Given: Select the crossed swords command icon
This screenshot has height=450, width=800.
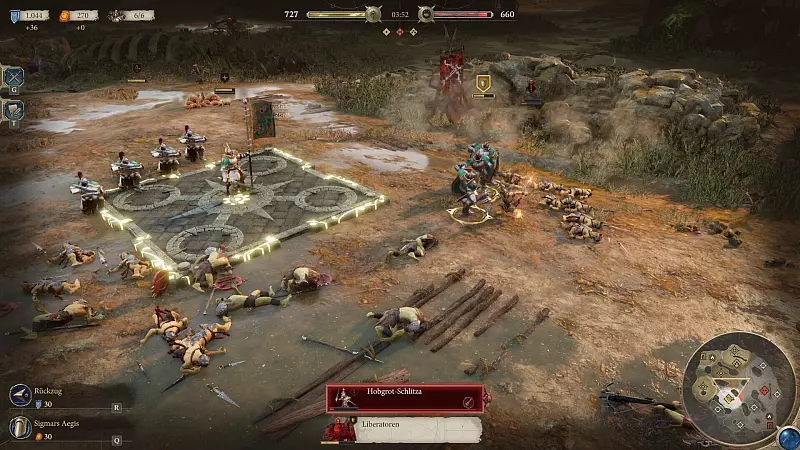Looking at the screenshot, I should [x=14, y=76].
